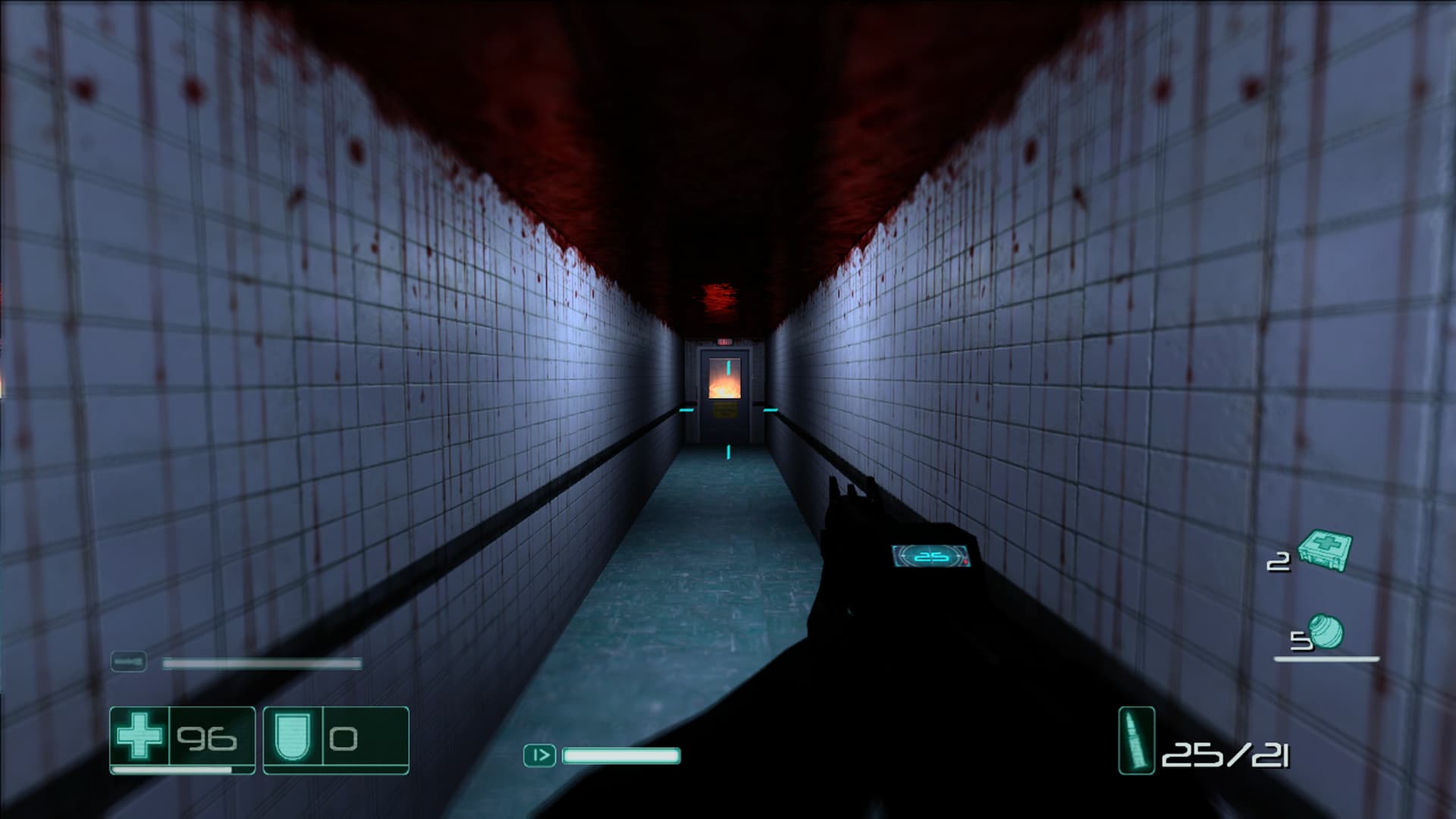Click the bullet ammo icon

pyautogui.click(x=1136, y=740)
